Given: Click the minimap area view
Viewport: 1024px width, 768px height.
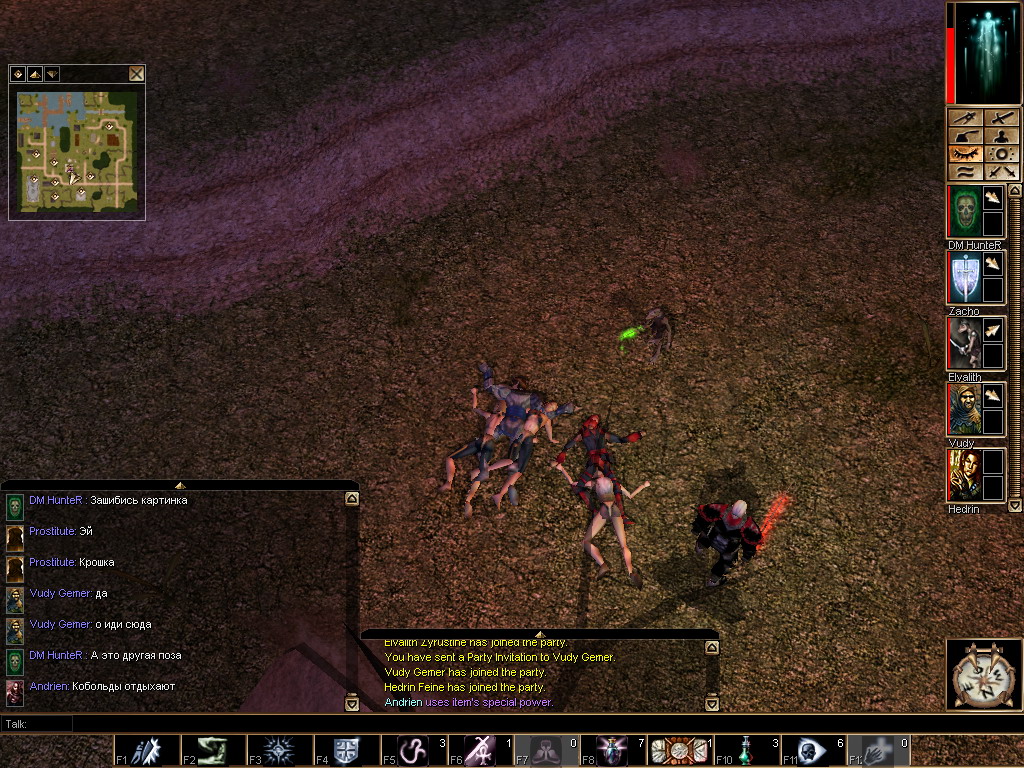Looking at the screenshot, I should pos(77,150).
